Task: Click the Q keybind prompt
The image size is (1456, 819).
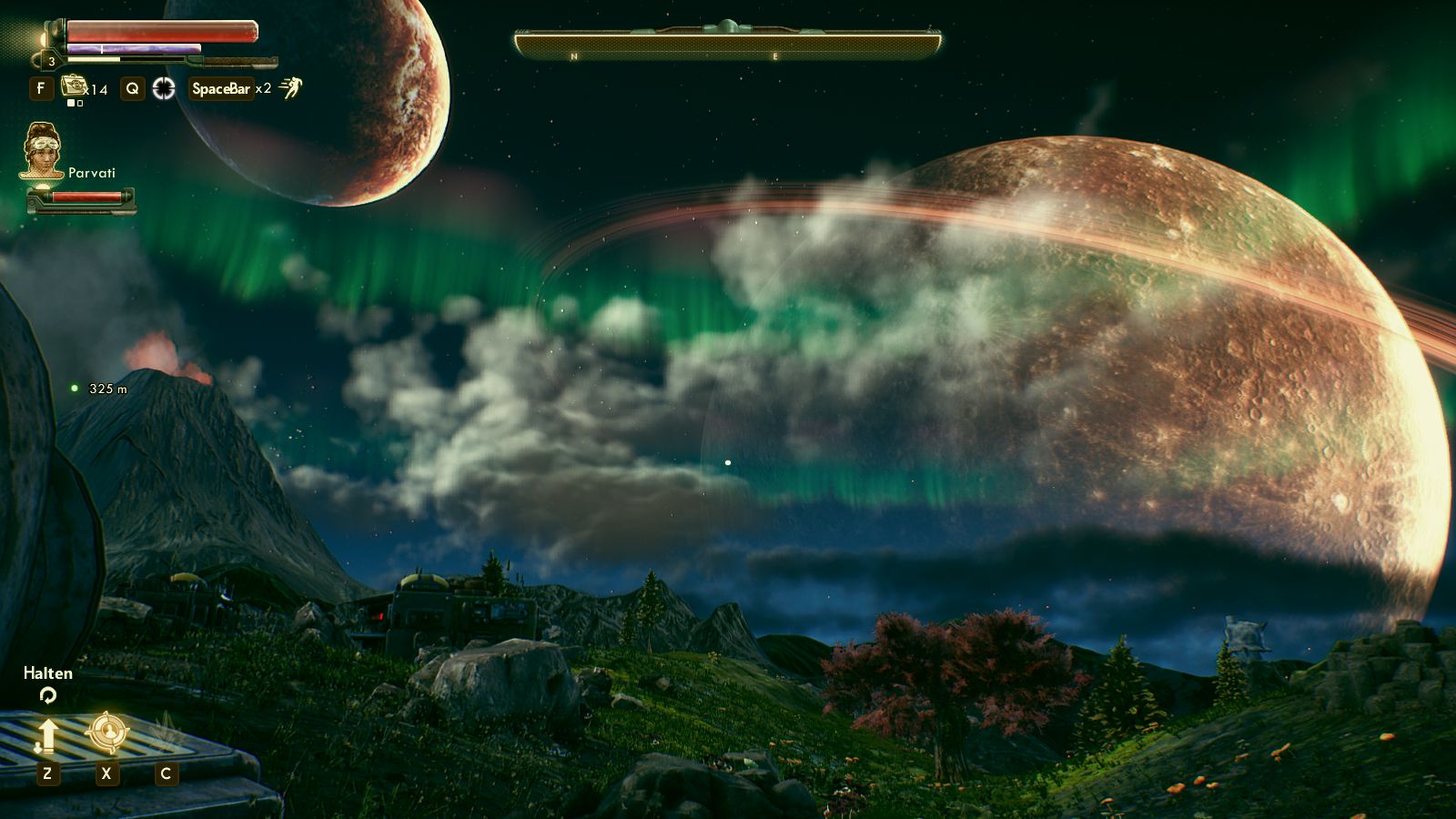Action: click(x=133, y=88)
